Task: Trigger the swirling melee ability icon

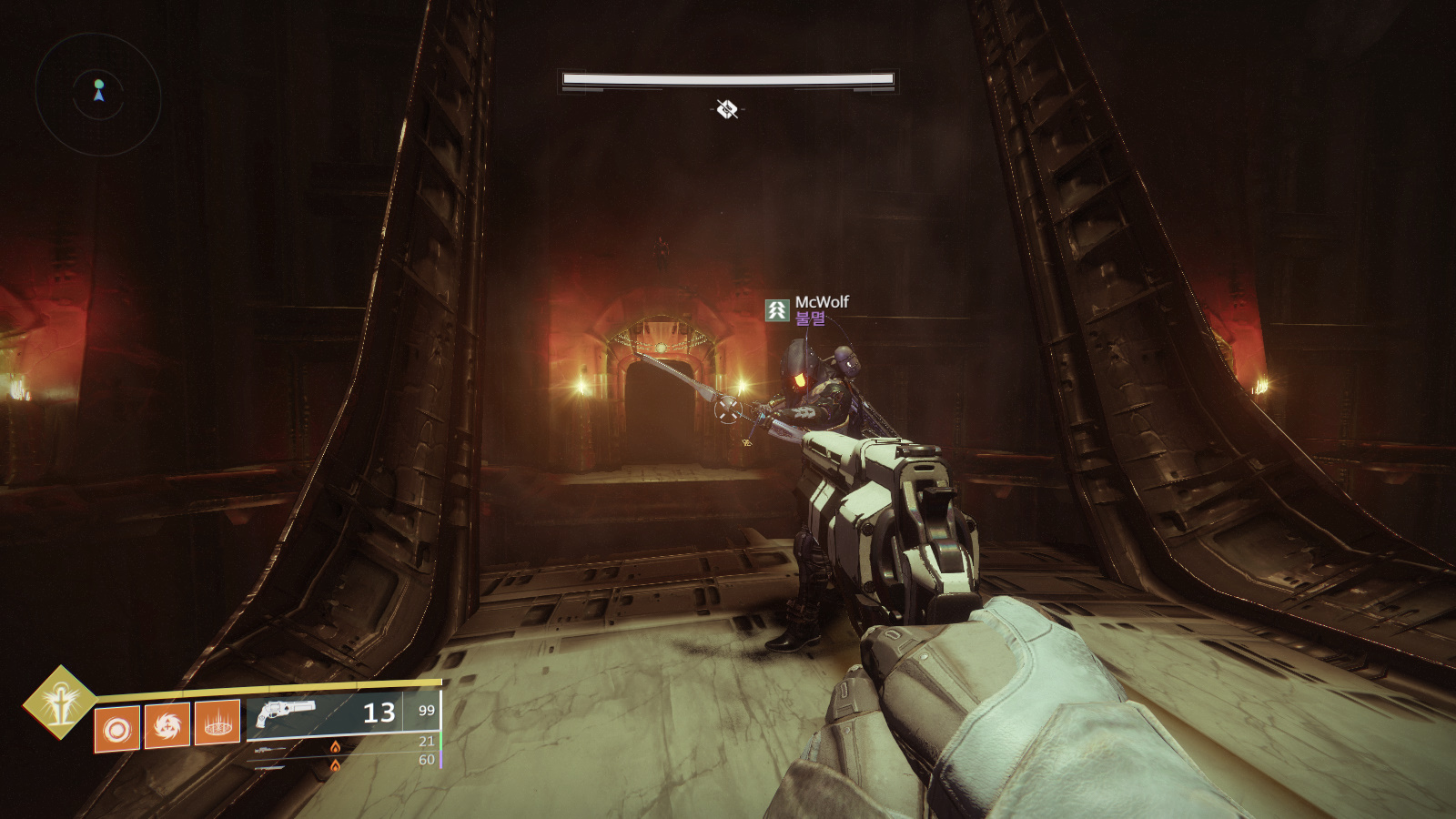Action: pyautogui.click(x=167, y=725)
